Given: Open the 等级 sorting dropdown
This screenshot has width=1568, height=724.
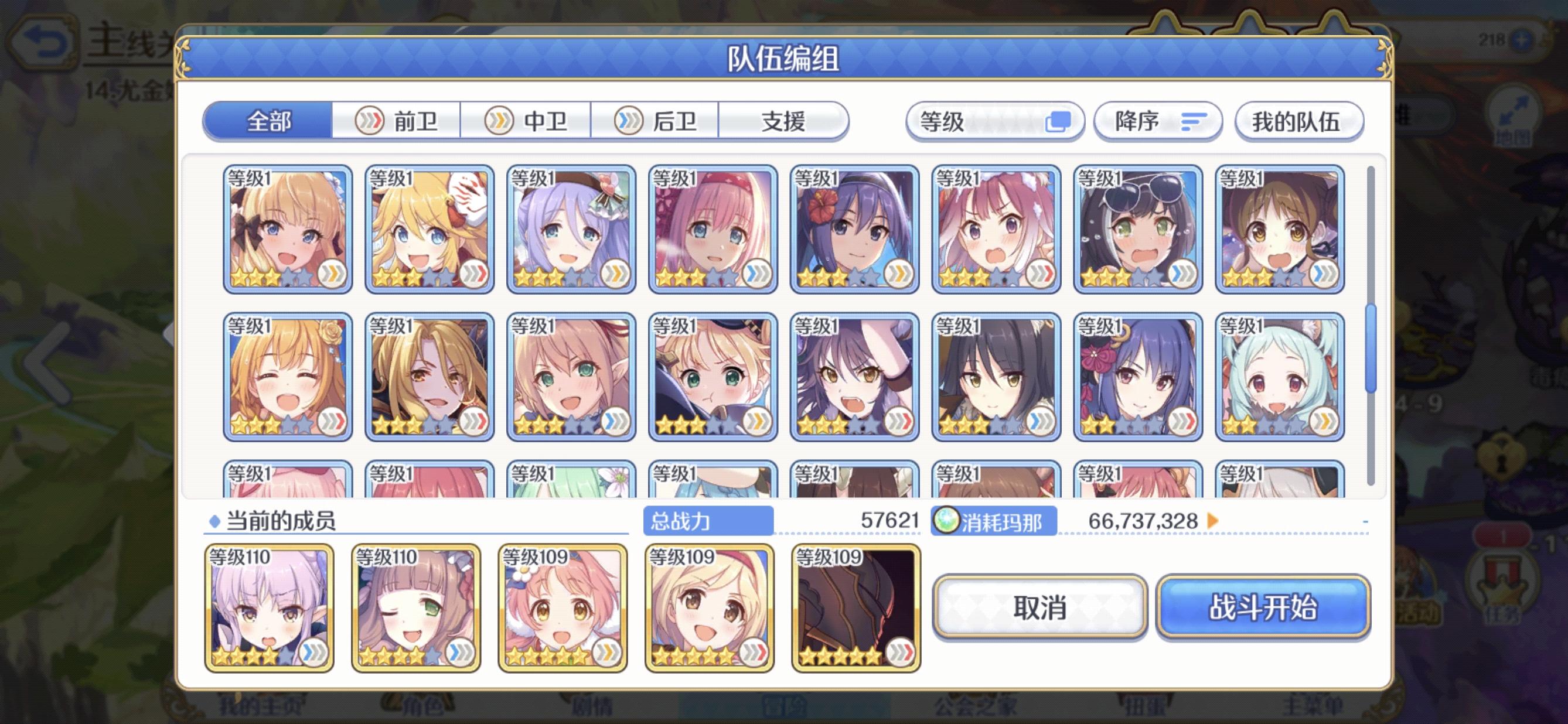Looking at the screenshot, I should [986, 122].
